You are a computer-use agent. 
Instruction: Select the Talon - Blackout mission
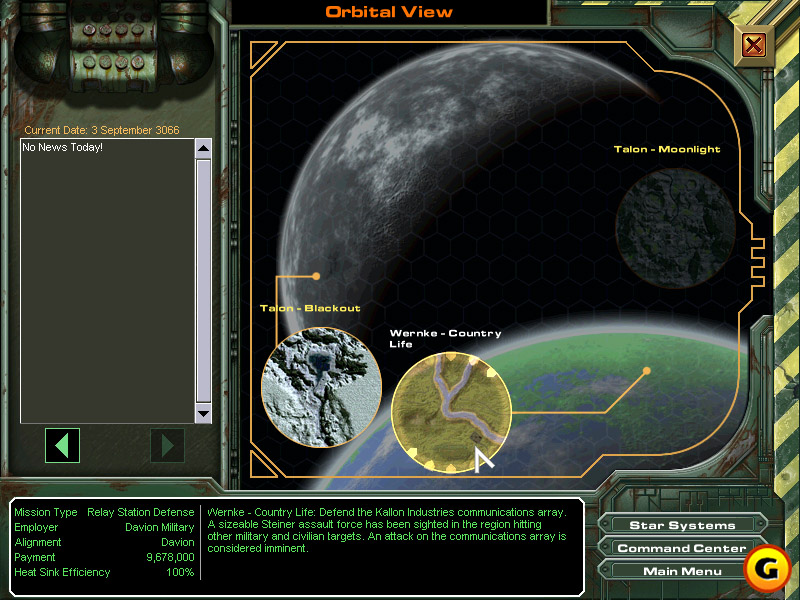coord(321,387)
